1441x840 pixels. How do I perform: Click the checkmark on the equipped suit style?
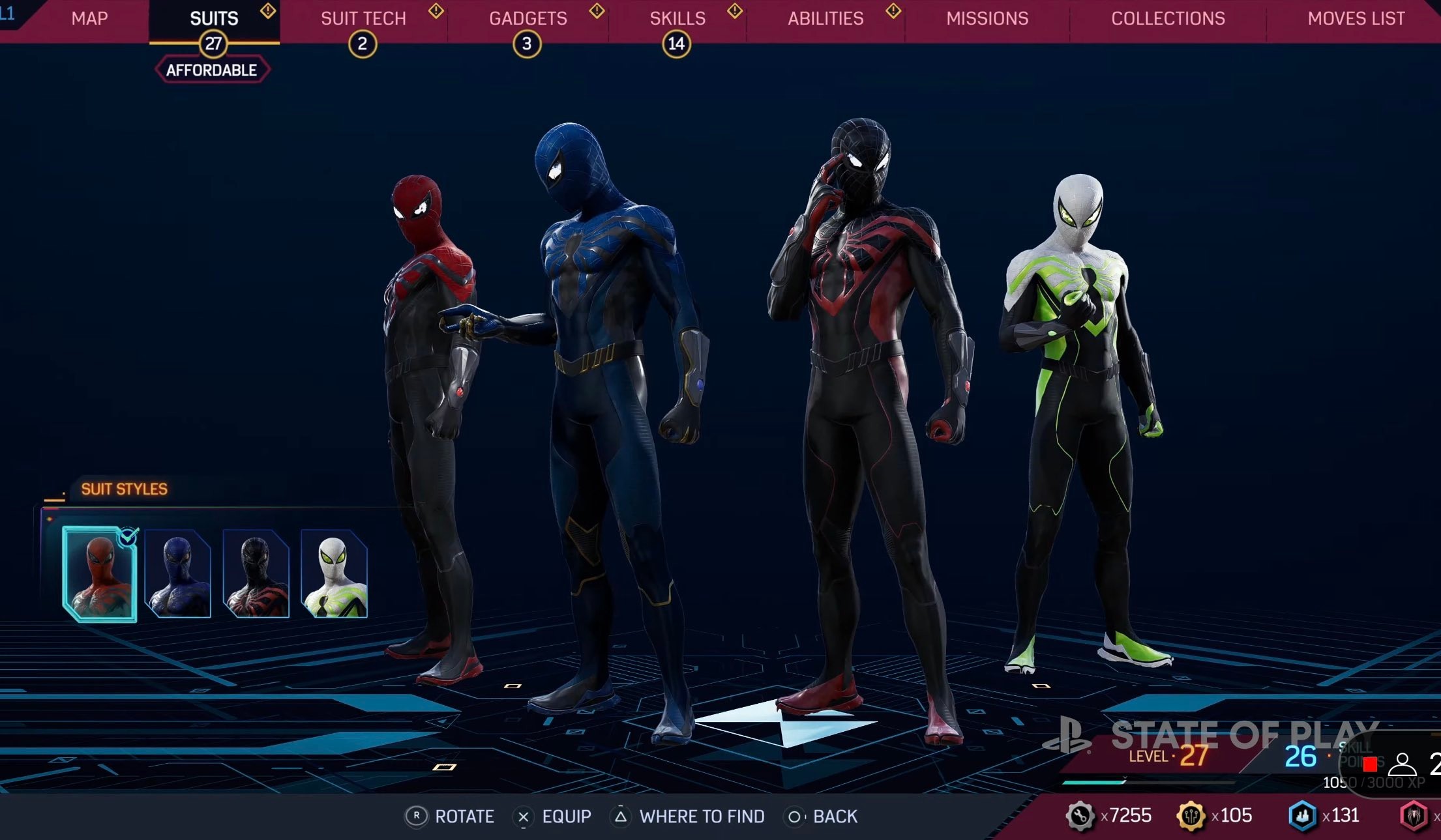[x=129, y=534]
